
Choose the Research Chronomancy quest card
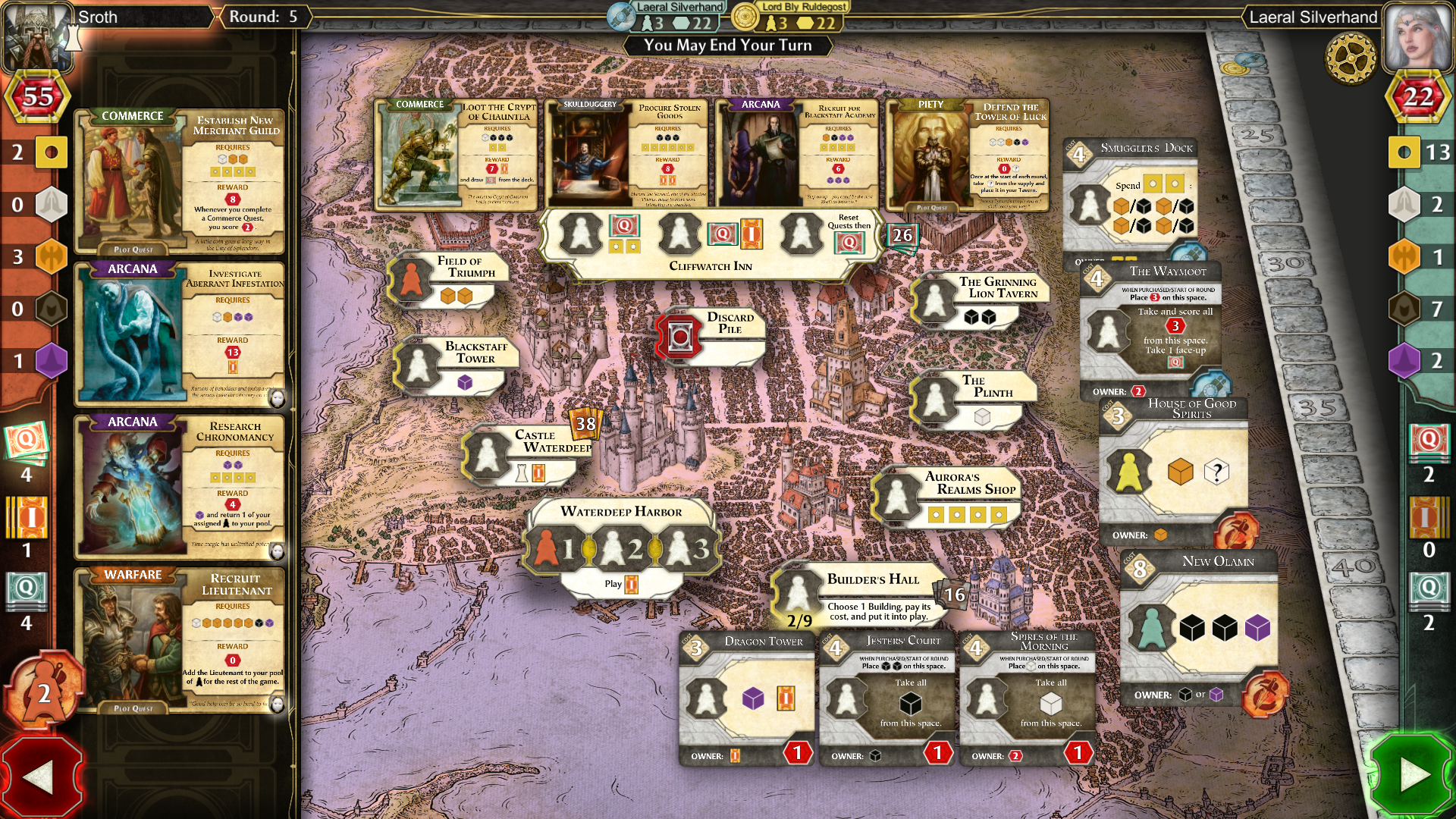[x=180, y=487]
